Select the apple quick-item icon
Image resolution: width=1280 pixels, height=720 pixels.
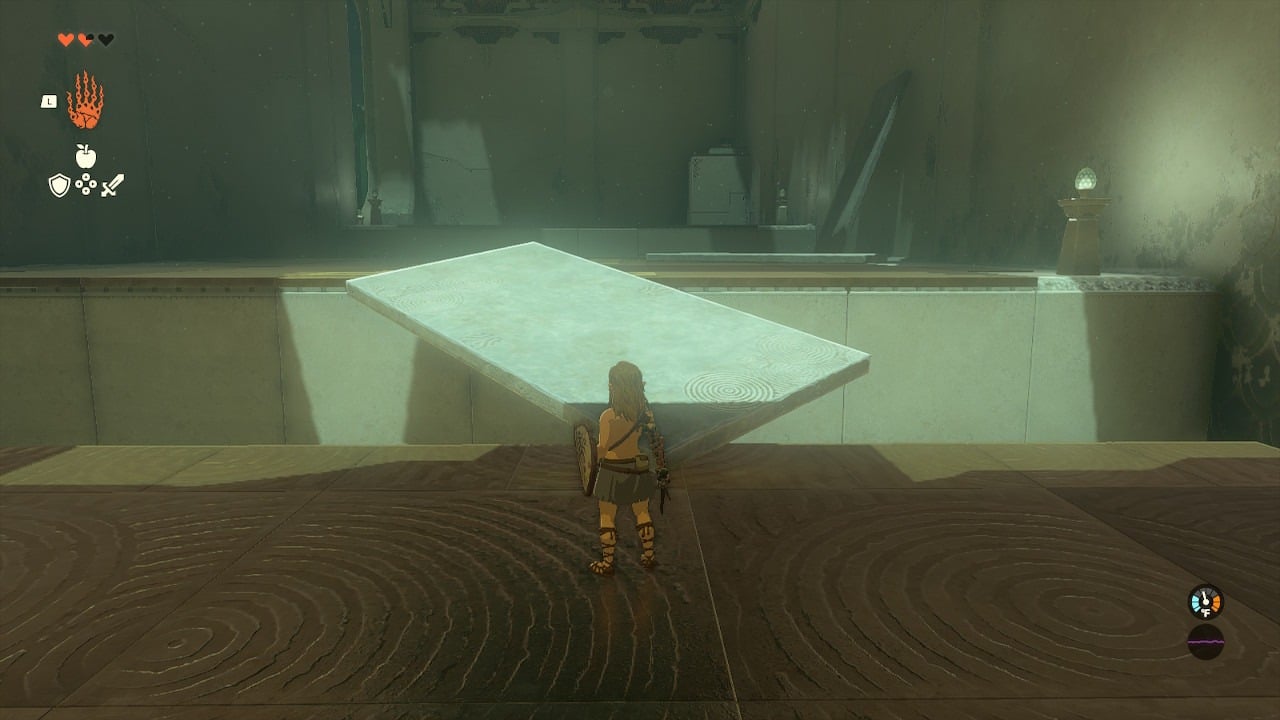click(85, 156)
